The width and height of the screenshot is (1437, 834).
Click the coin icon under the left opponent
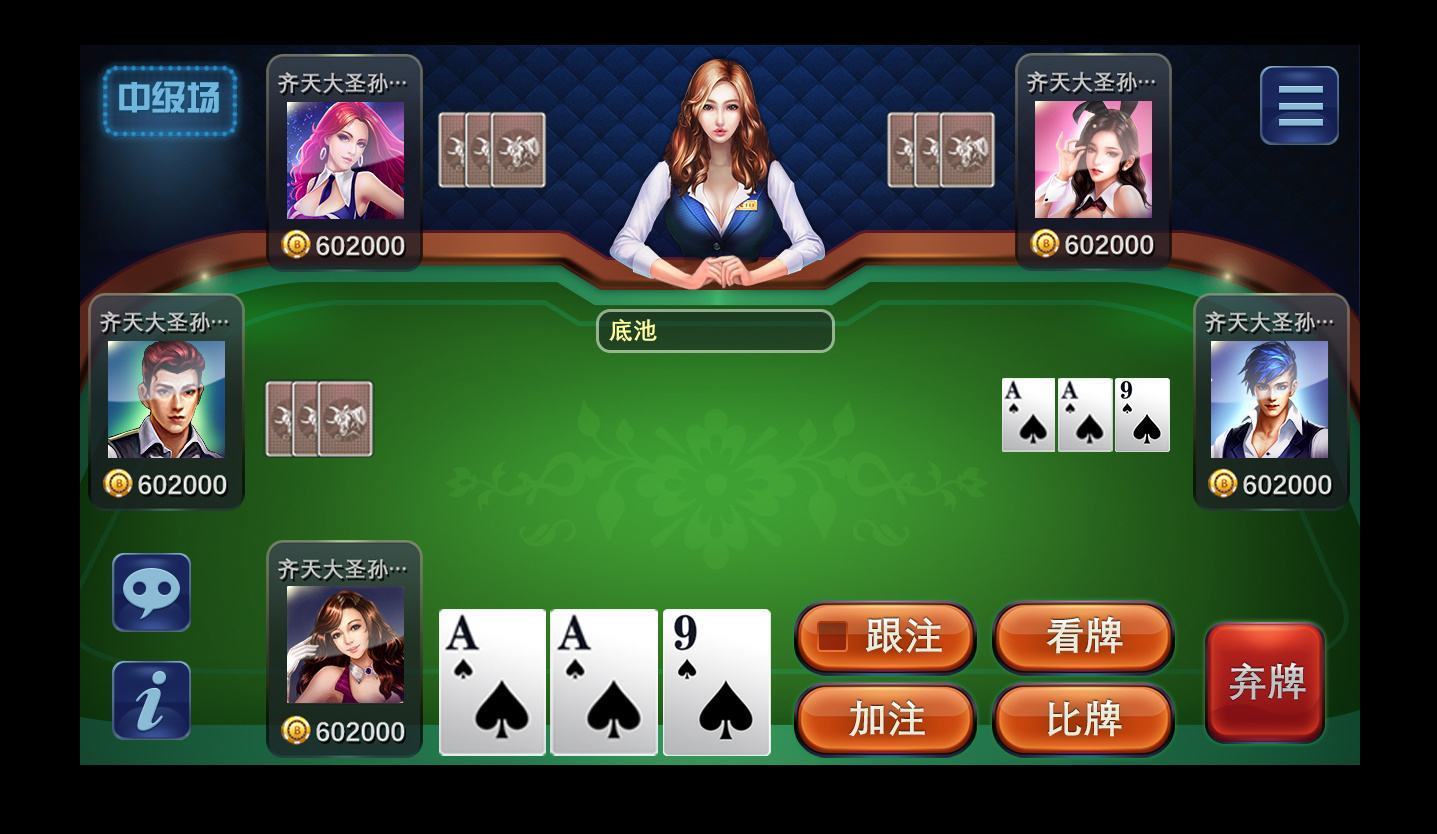[x=116, y=484]
